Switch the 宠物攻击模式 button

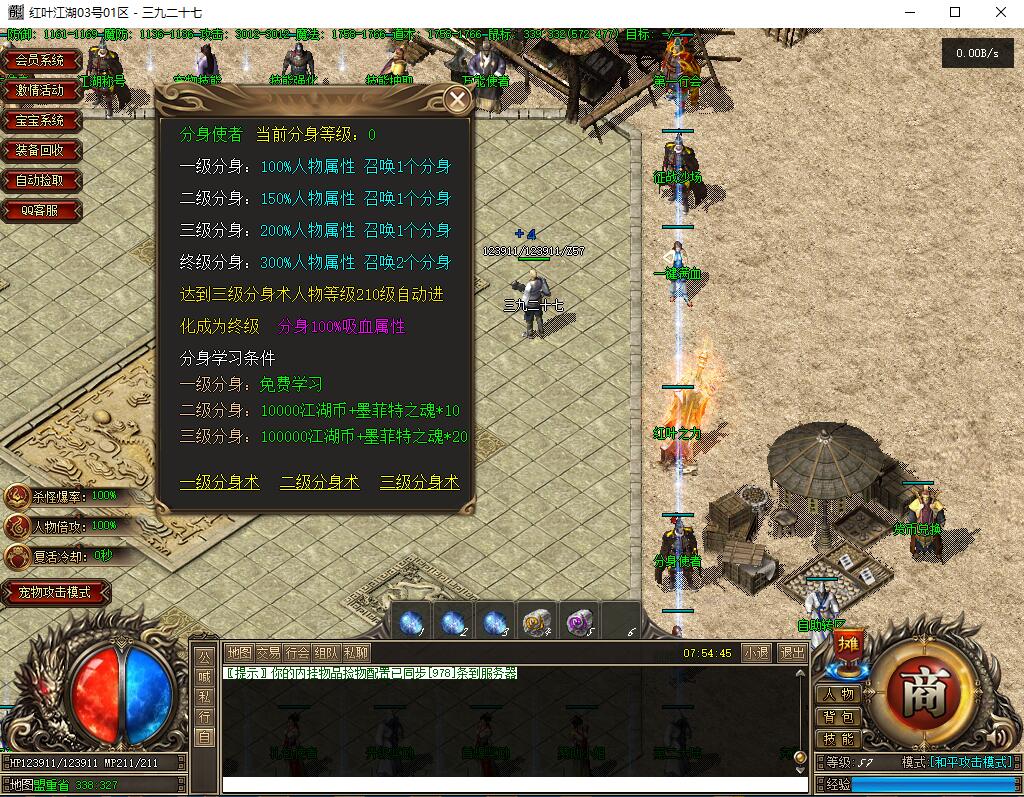point(55,592)
